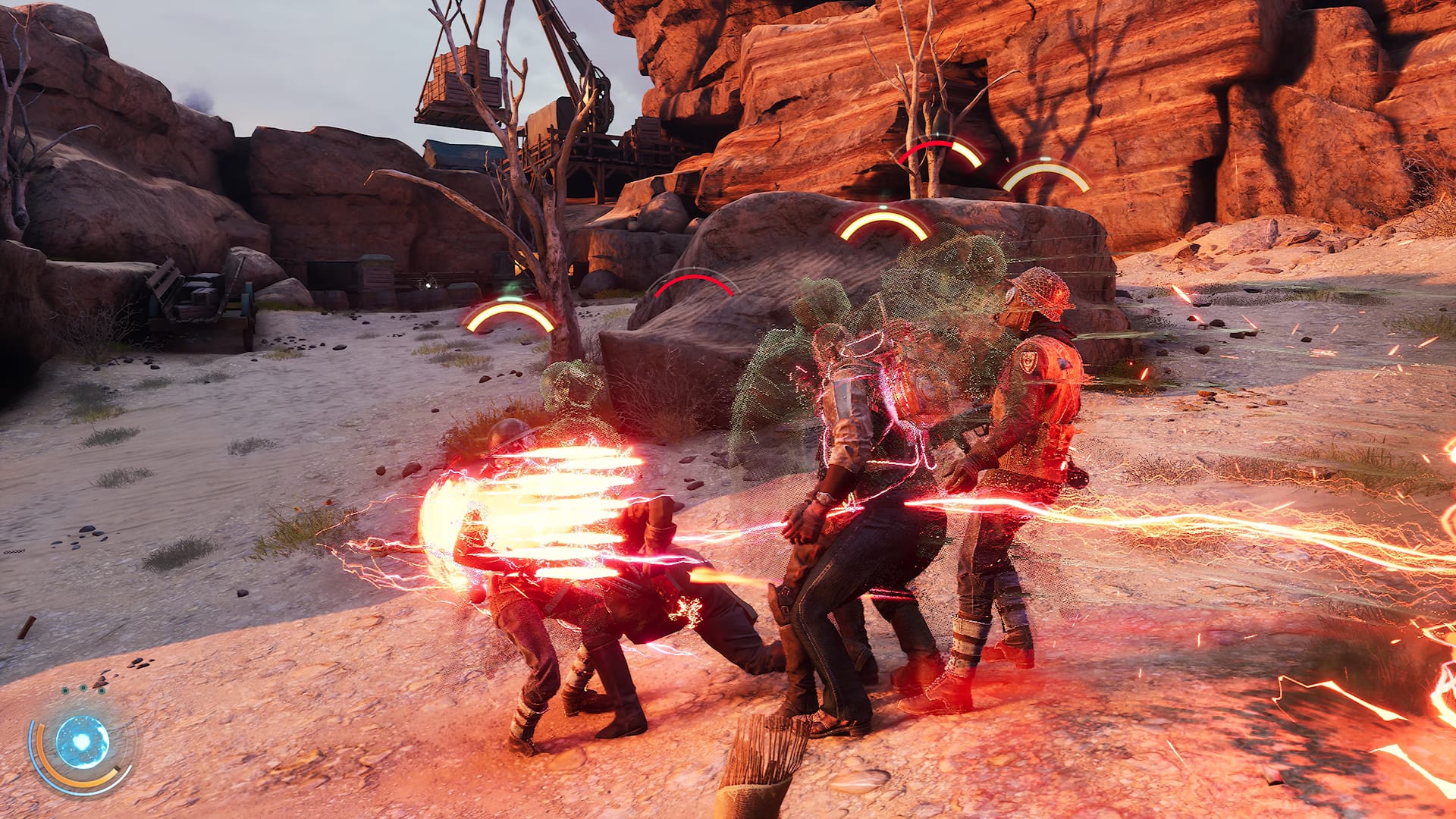Click the glowing blue orb ability icon
1456x819 pixels.
pyautogui.click(x=82, y=740)
